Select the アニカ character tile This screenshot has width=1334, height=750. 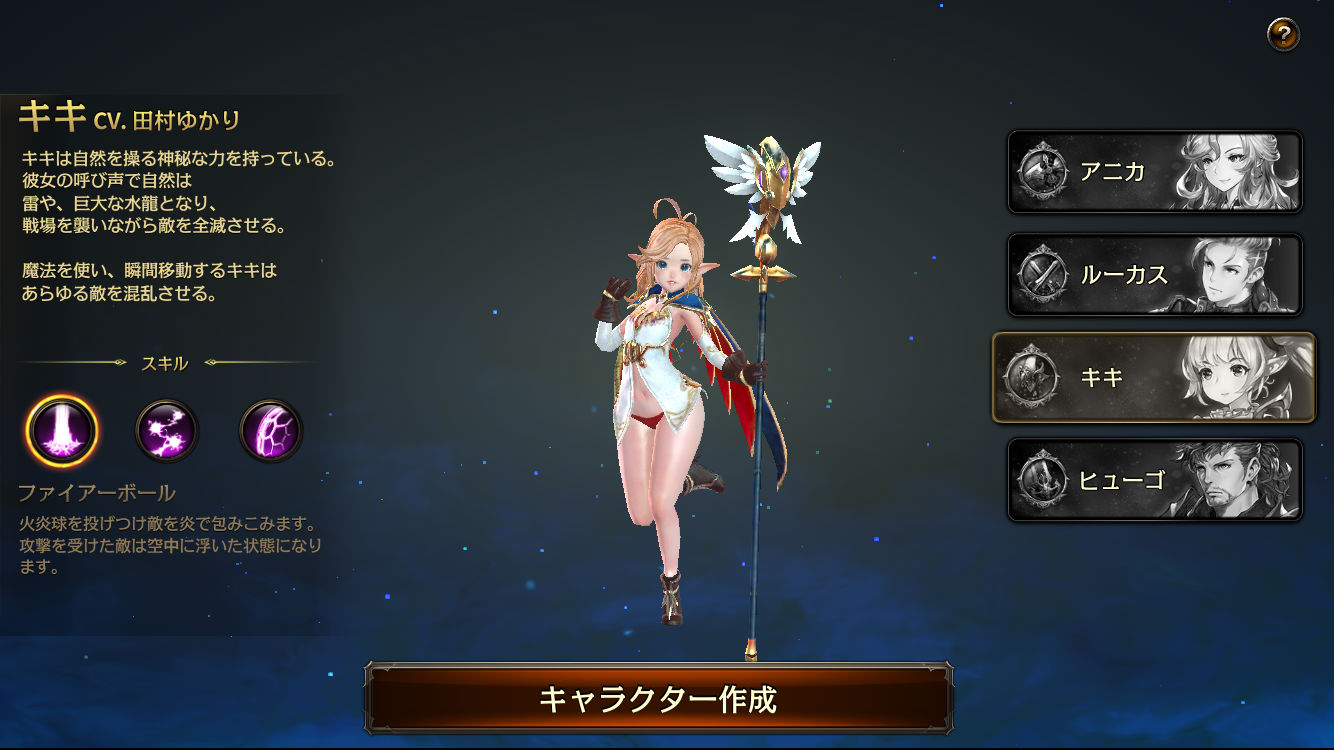tap(1154, 172)
